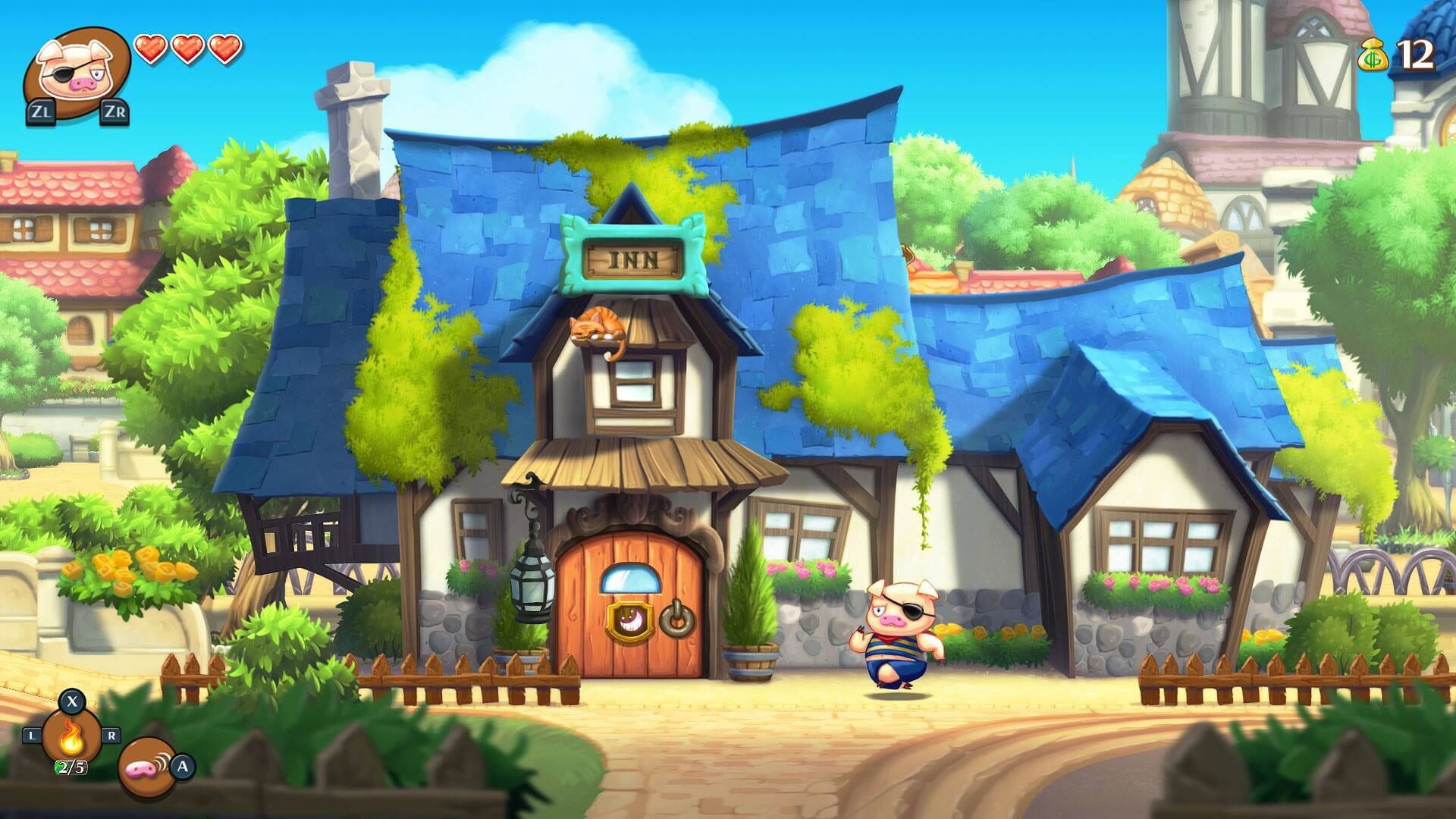Image resolution: width=1456 pixels, height=819 pixels.
Task: Click the L button indicator near the fire icon
Action: click(32, 734)
